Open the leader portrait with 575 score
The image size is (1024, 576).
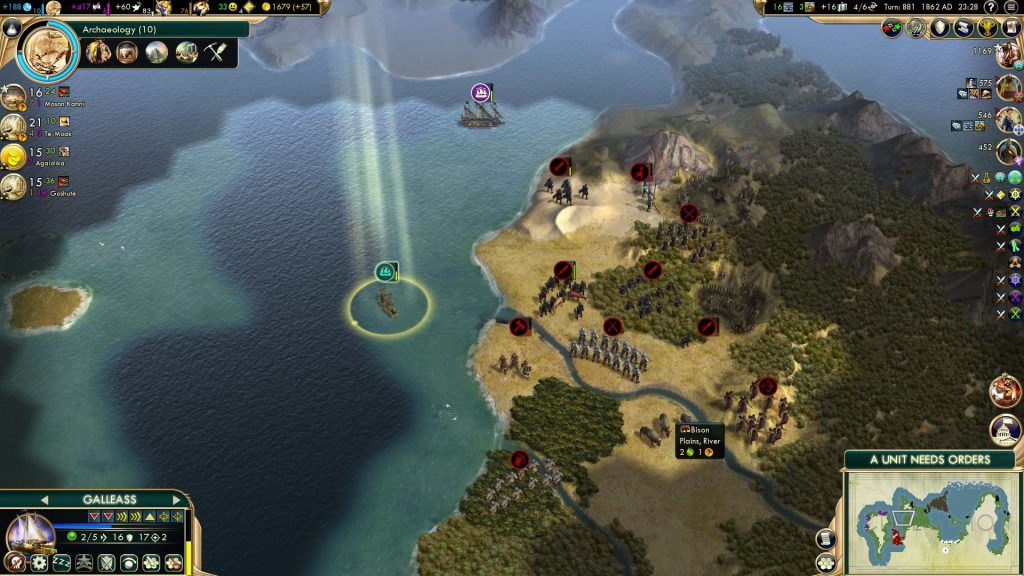[1008, 89]
